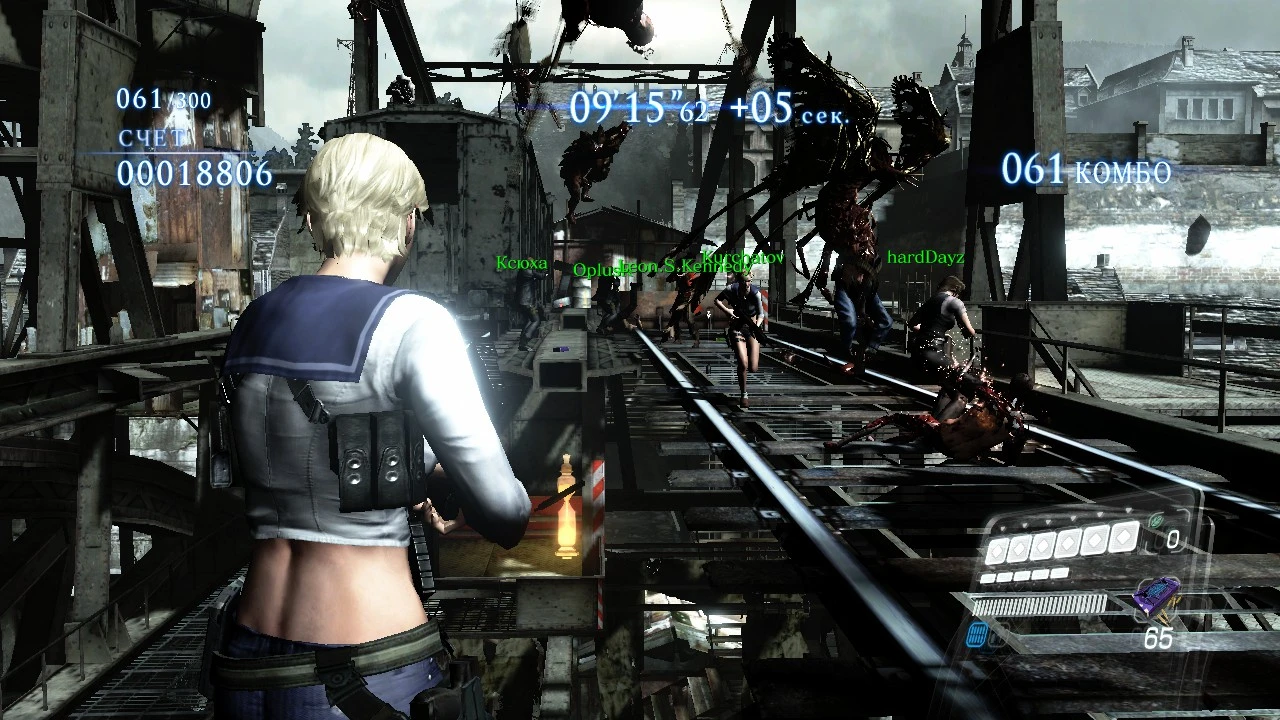Click the purple weapon case item icon
Image resolution: width=1280 pixels, height=720 pixels.
[x=1157, y=596]
